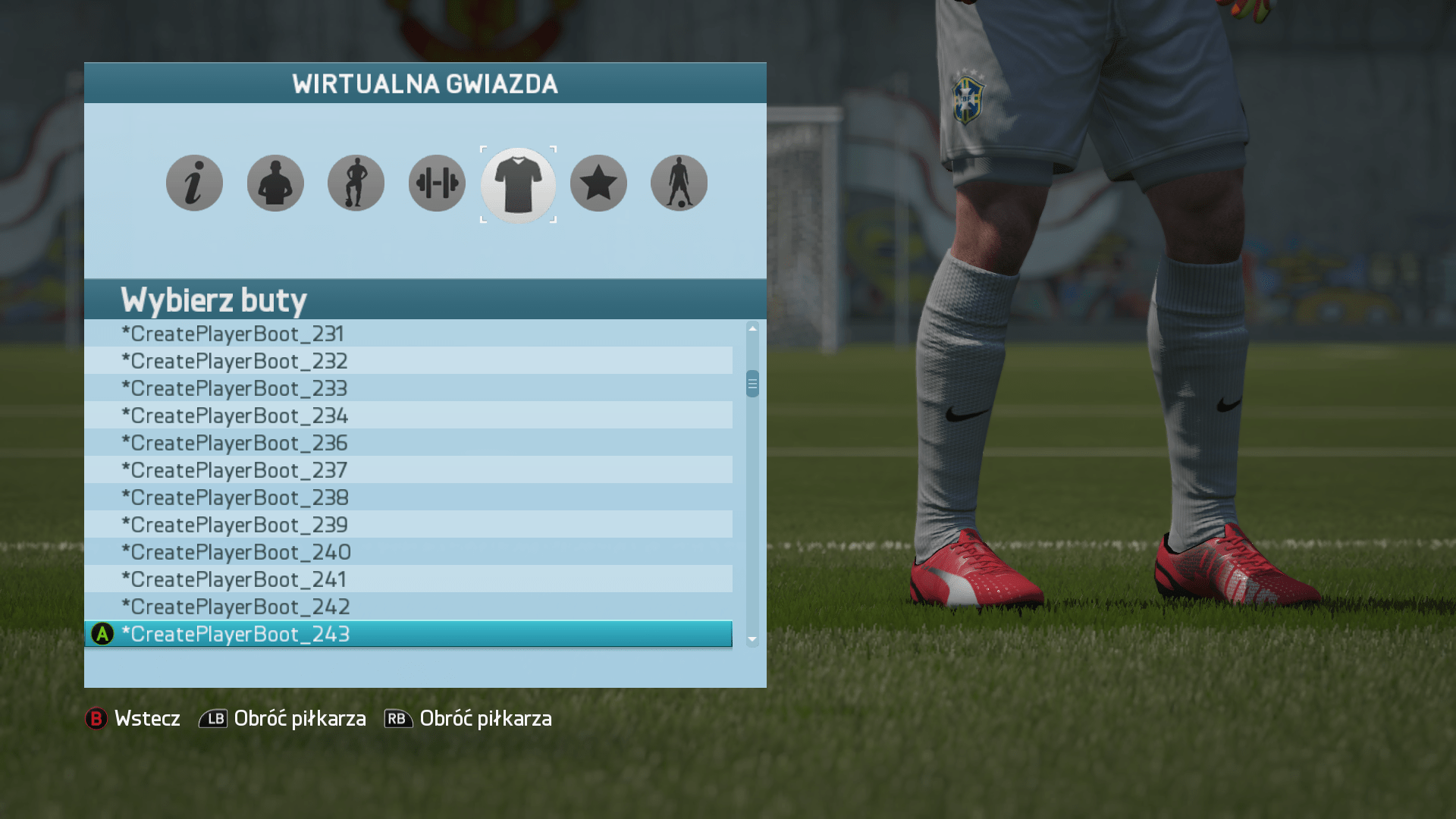Image resolution: width=1456 pixels, height=819 pixels.
Task: Choose CreatePlayerBoot_241 boots
Action: [x=408, y=579]
